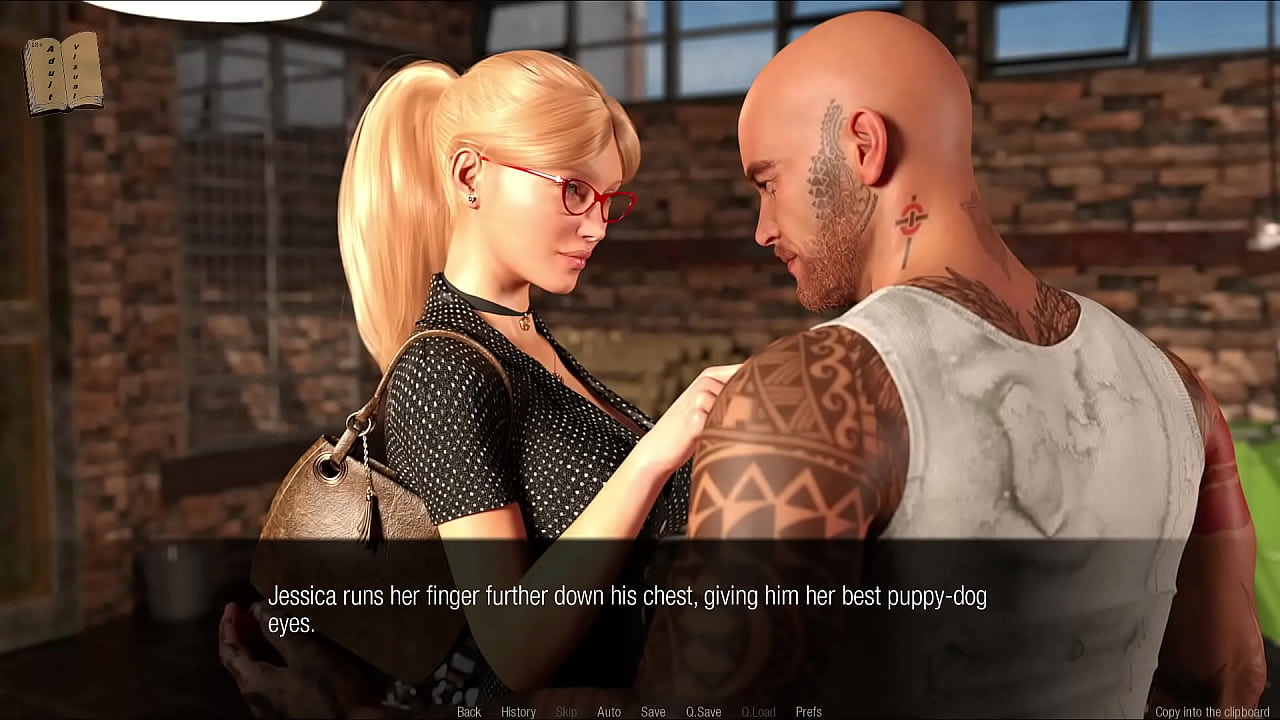The height and width of the screenshot is (720, 1280).
Task: Open the Prefs menu
Action: (808, 712)
